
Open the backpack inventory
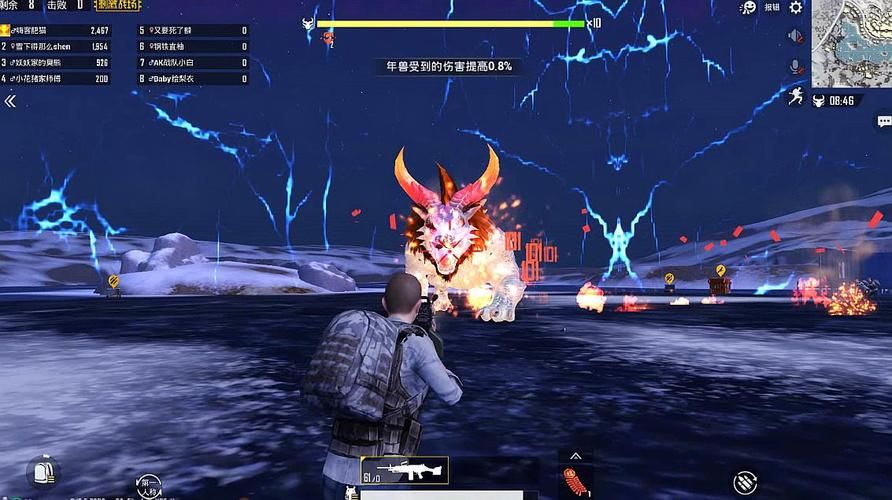click(x=43, y=471)
